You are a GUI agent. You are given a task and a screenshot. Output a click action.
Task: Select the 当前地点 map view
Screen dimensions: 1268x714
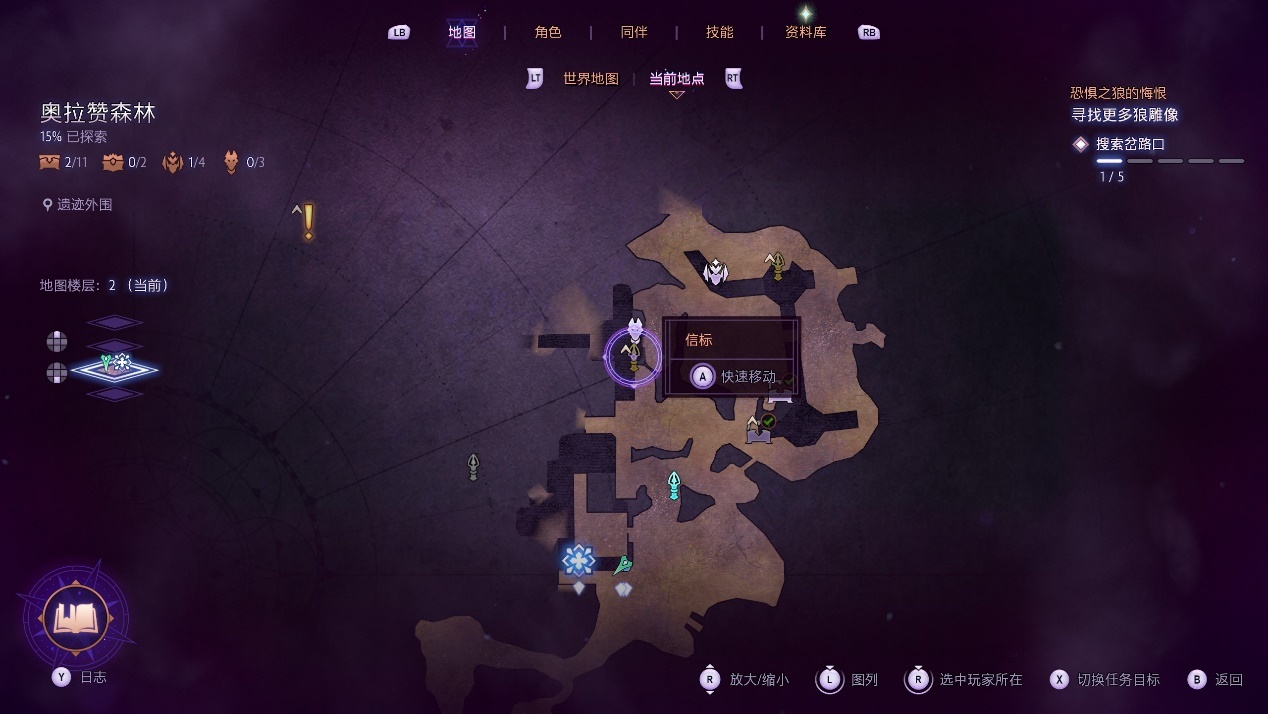coord(677,79)
